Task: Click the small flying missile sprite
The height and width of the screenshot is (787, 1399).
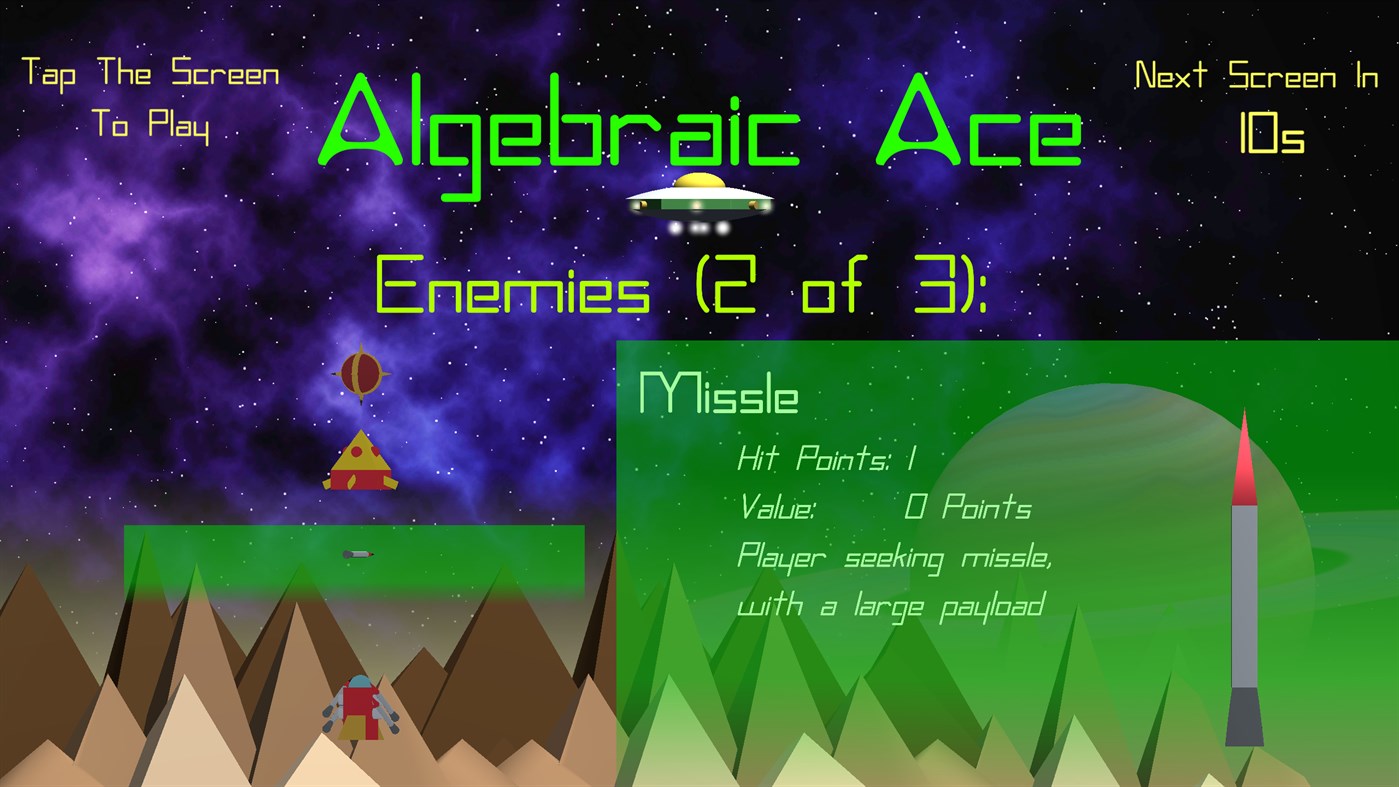Action: pyautogui.click(x=360, y=554)
